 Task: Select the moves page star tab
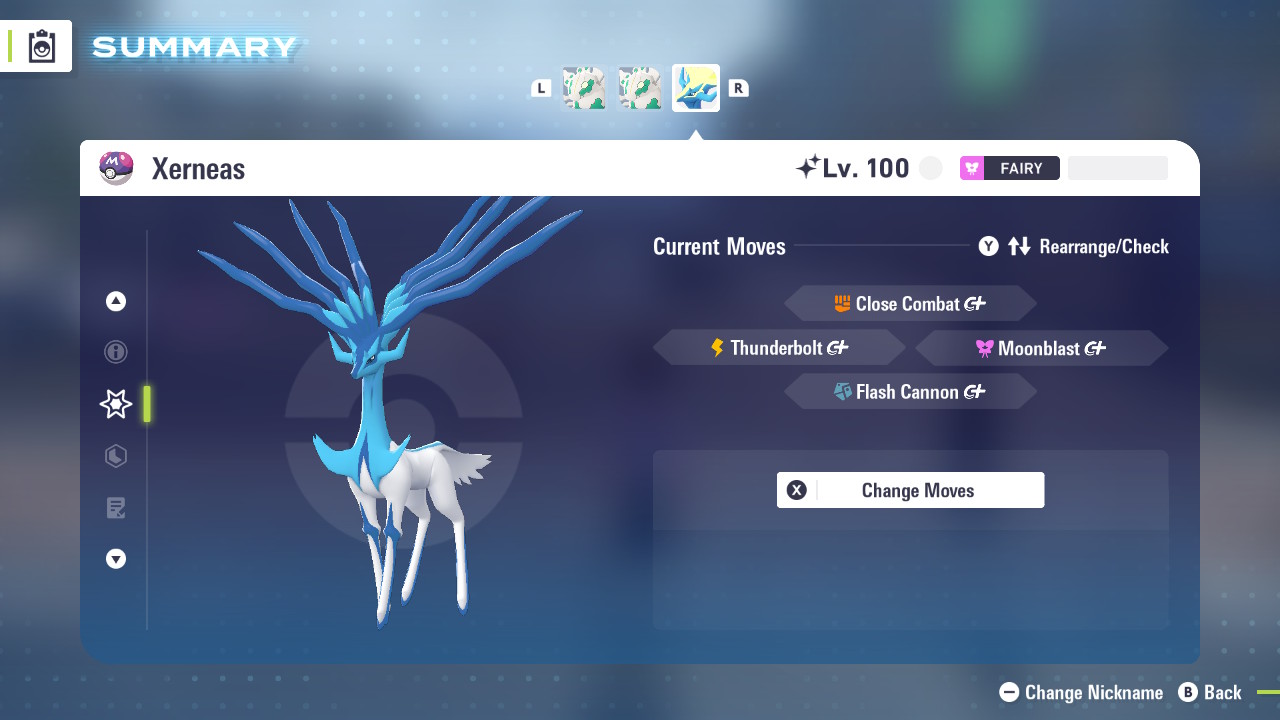[116, 404]
